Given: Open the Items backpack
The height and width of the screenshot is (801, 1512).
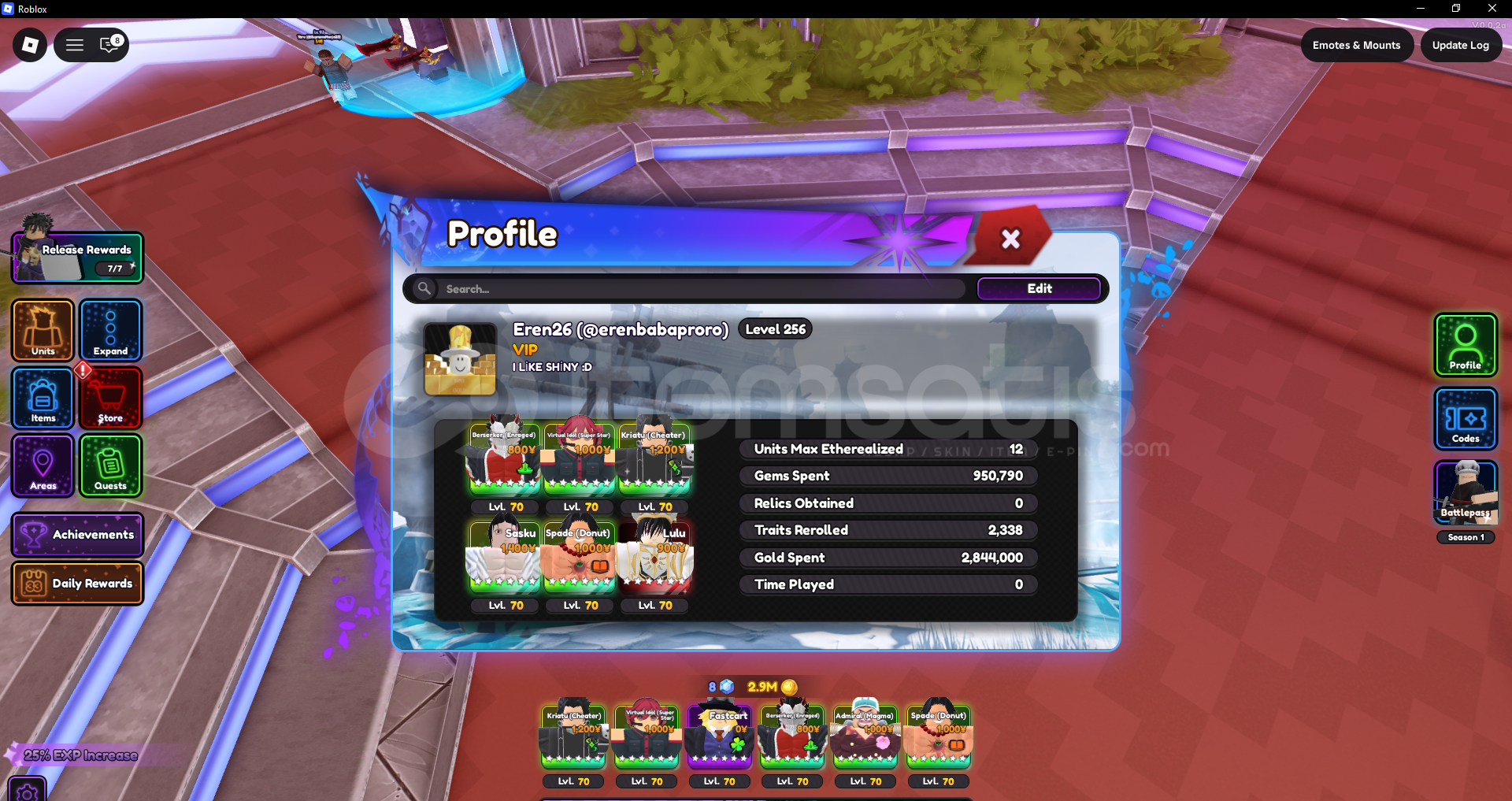Looking at the screenshot, I should click(x=42, y=399).
